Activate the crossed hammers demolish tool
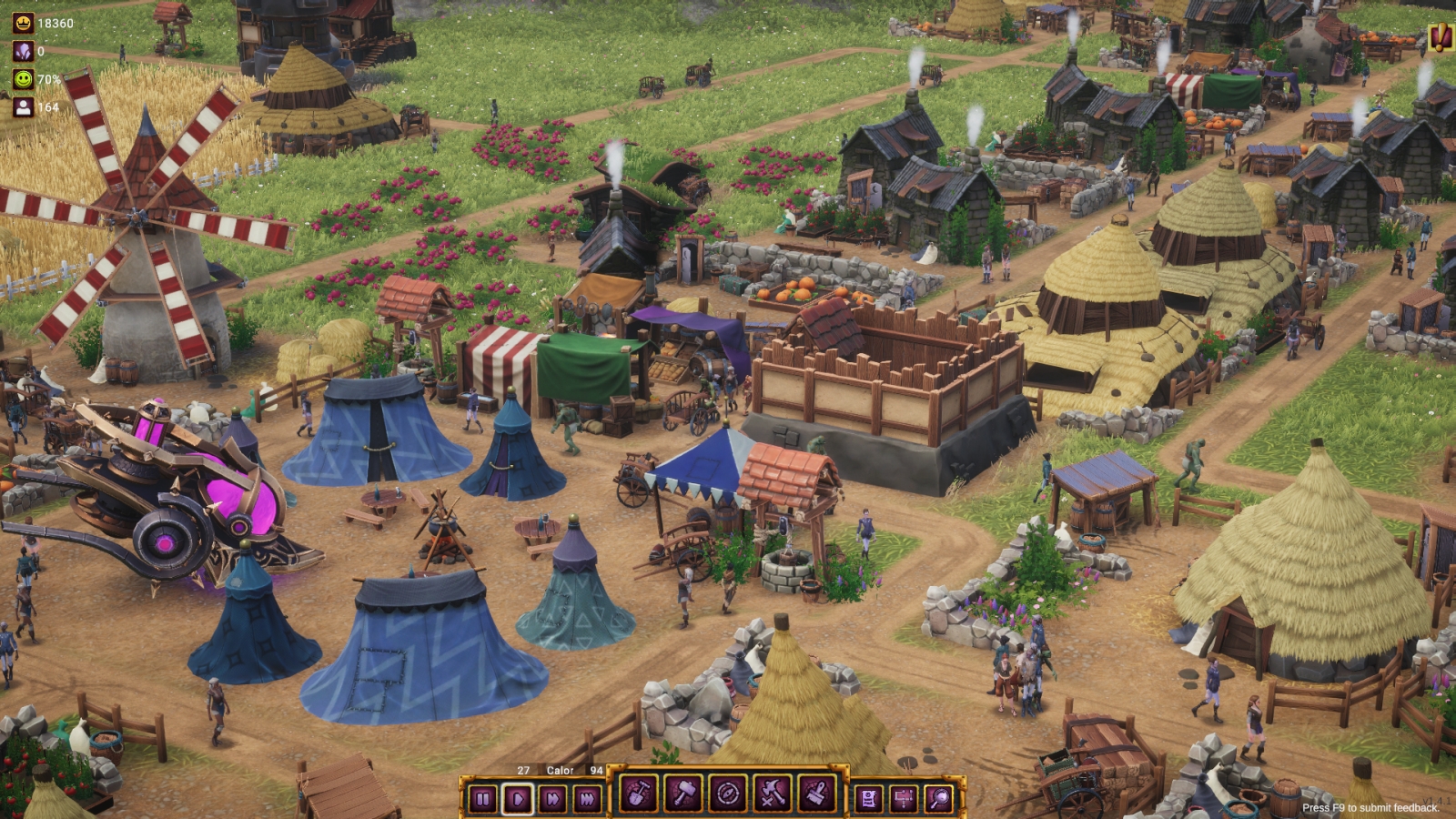 tap(772, 794)
